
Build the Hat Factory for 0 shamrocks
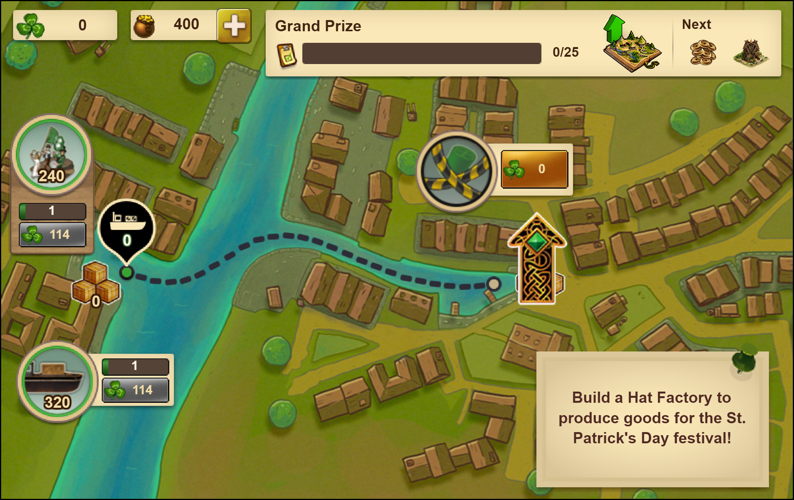click(534, 169)
